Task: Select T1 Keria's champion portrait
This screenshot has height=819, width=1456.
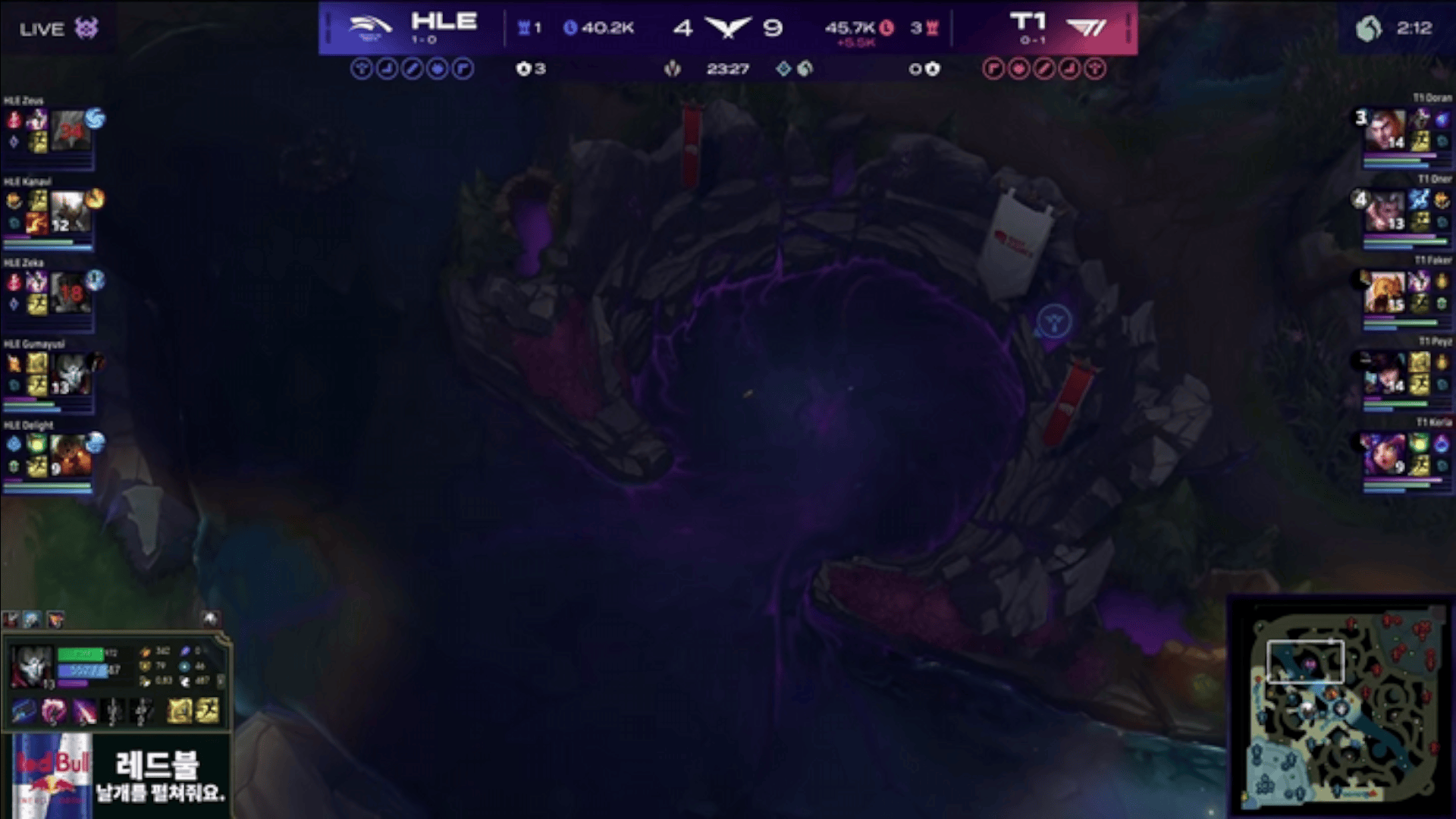Action: pyautogui.click(x=1384, y=455)
